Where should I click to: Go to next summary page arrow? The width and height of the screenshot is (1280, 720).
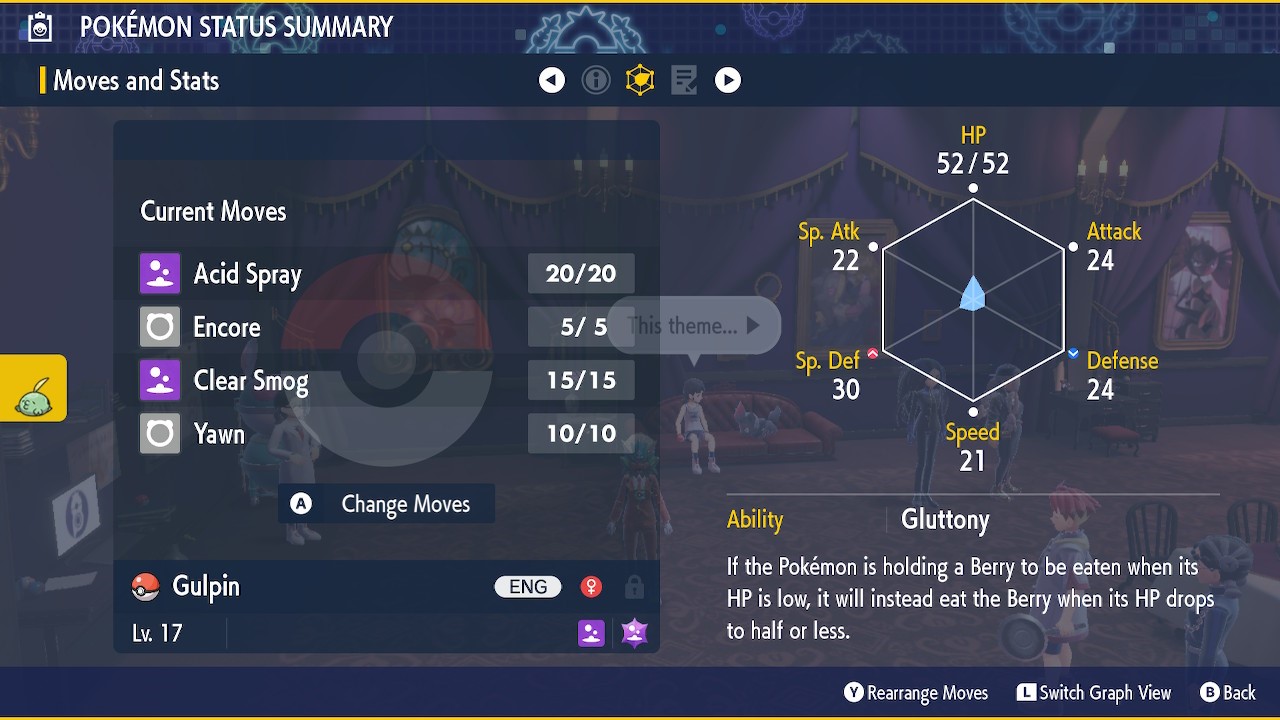pos(728,80)
